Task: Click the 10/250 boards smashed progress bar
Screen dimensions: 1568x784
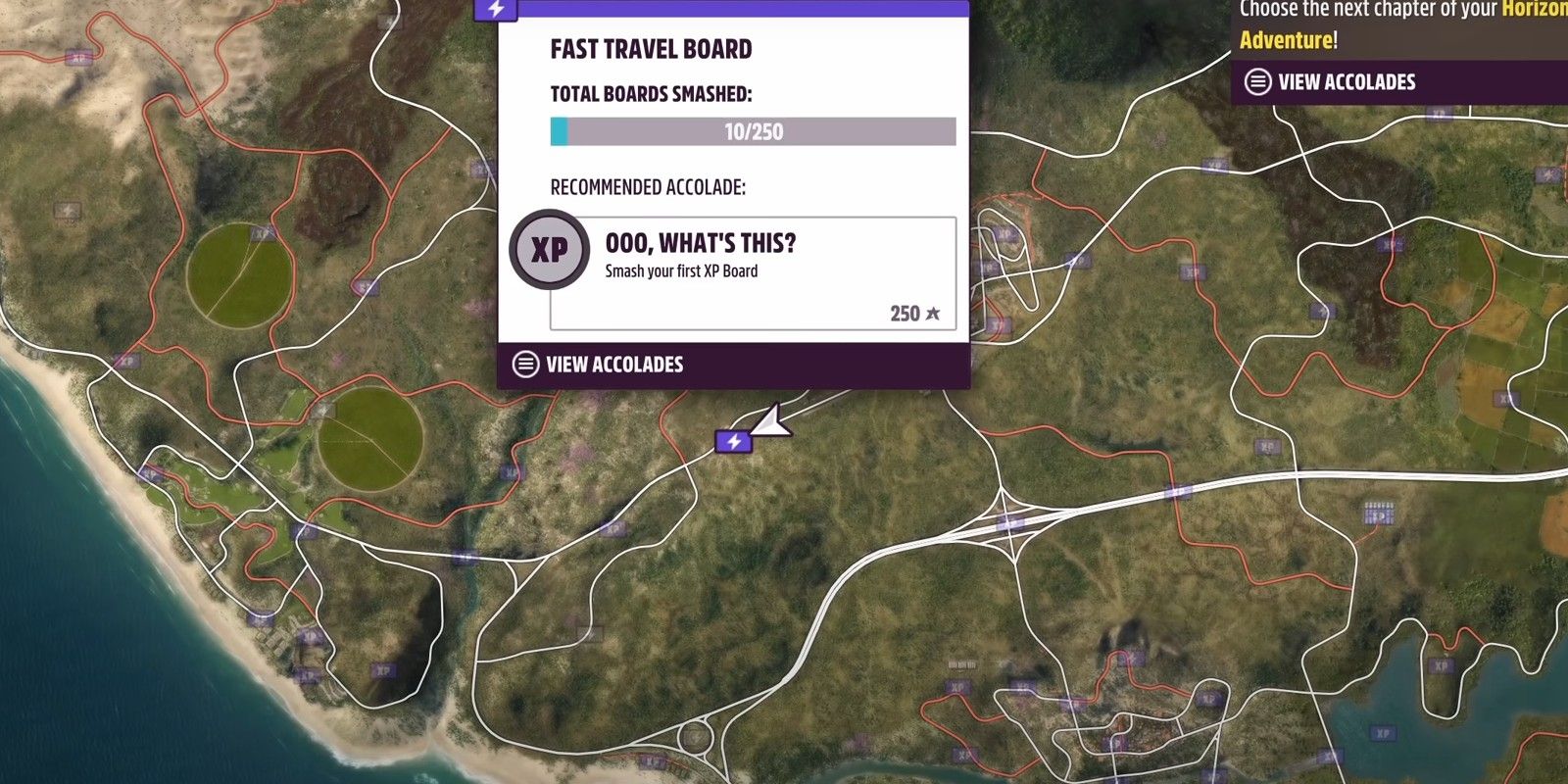Action: point(753,130)
